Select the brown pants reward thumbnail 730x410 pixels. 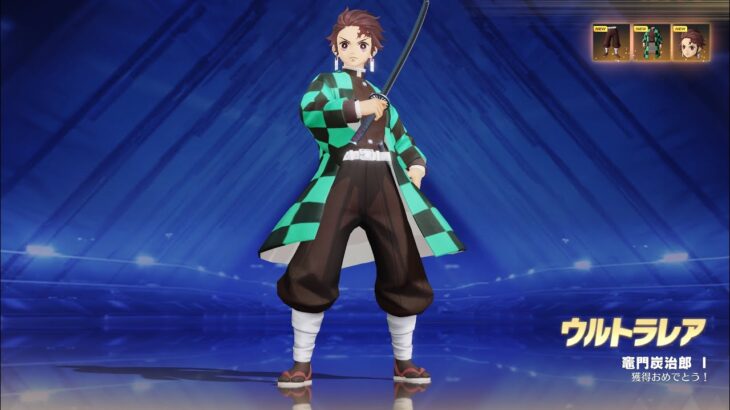(610, 43)
